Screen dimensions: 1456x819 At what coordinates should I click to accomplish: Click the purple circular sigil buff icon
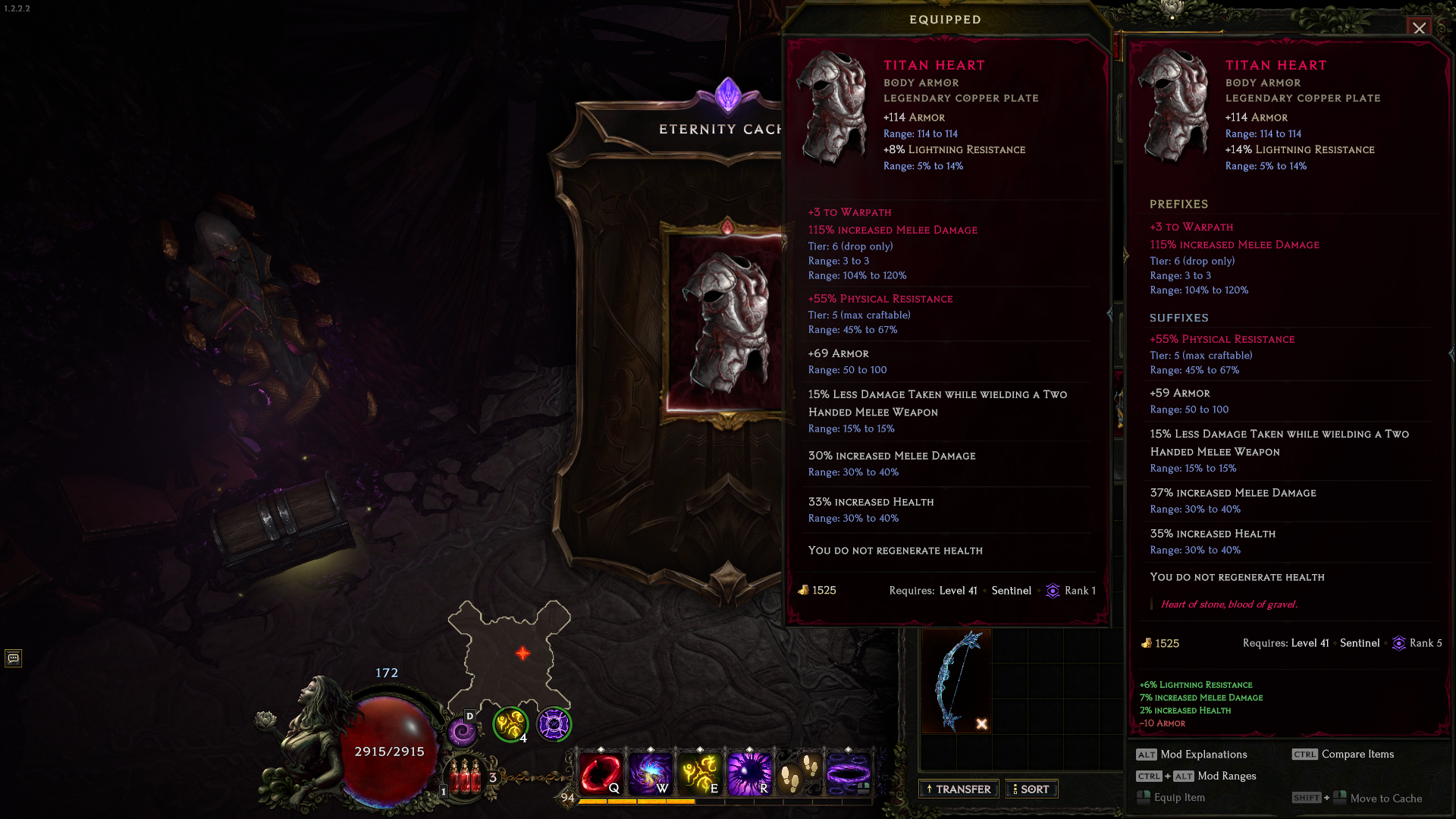554,724
